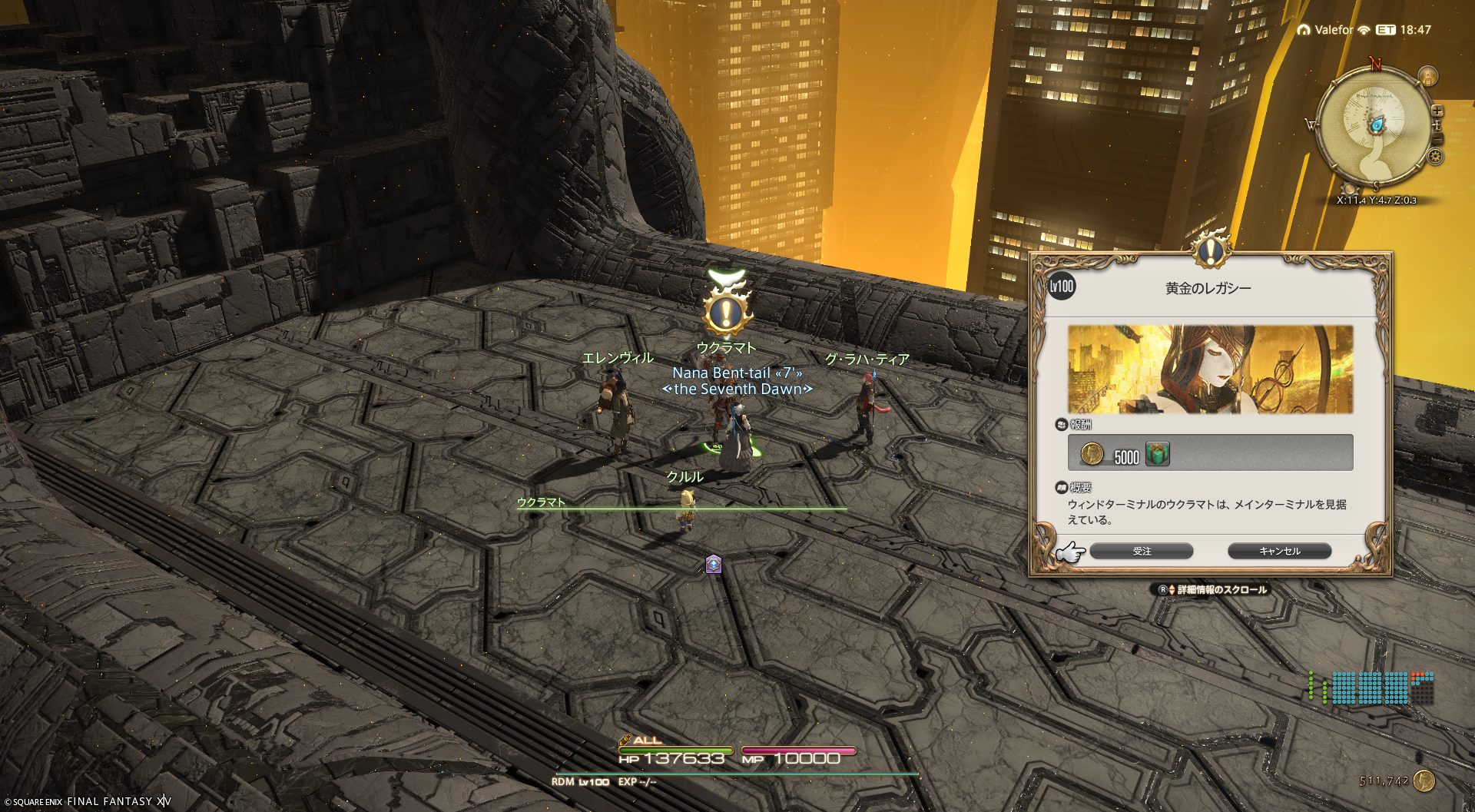
Task: Open minimap settings via the gear icon
Action: (x=1435, y=157)
